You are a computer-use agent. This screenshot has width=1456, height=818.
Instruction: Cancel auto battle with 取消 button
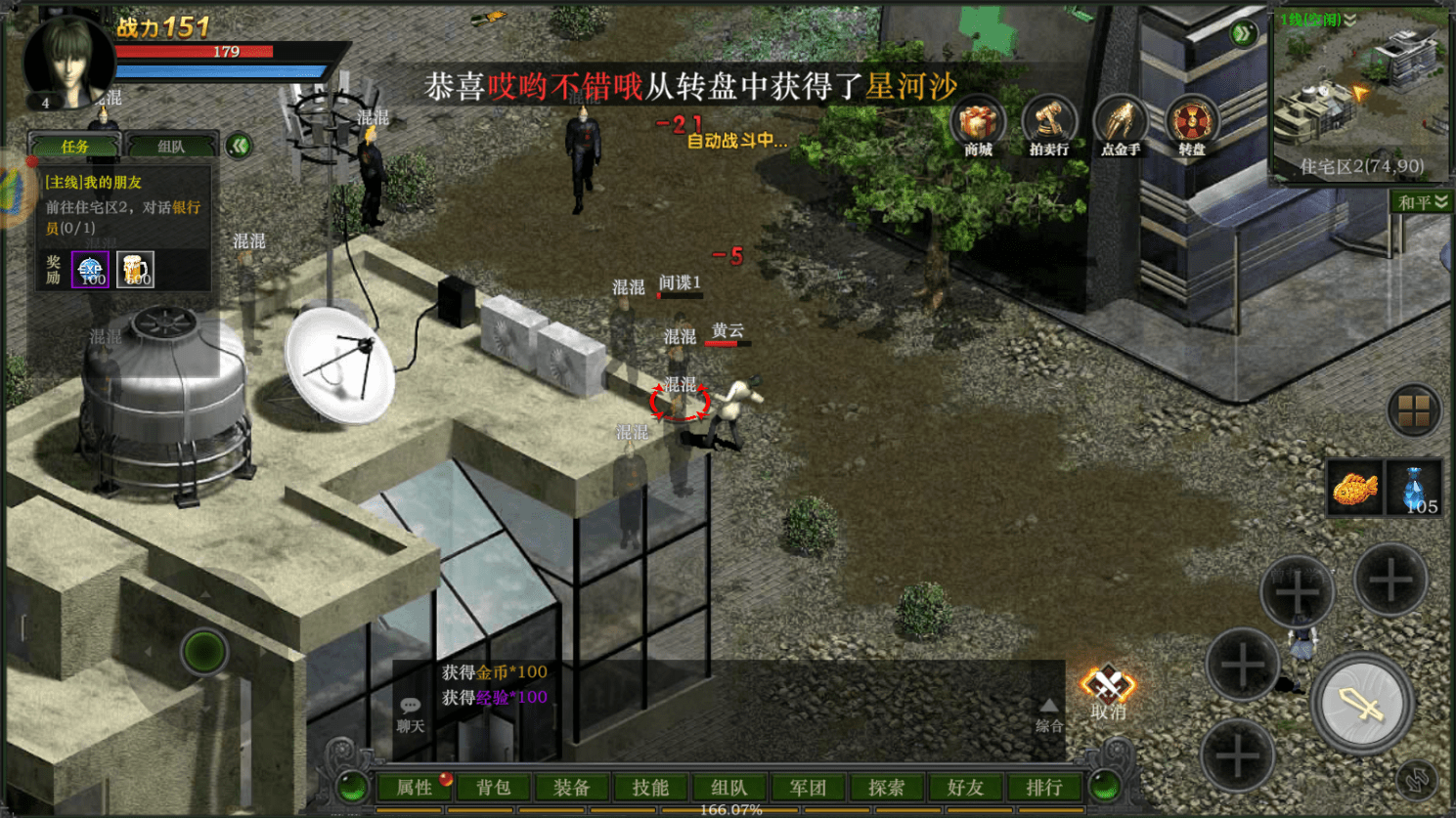tap(1108, 692)
